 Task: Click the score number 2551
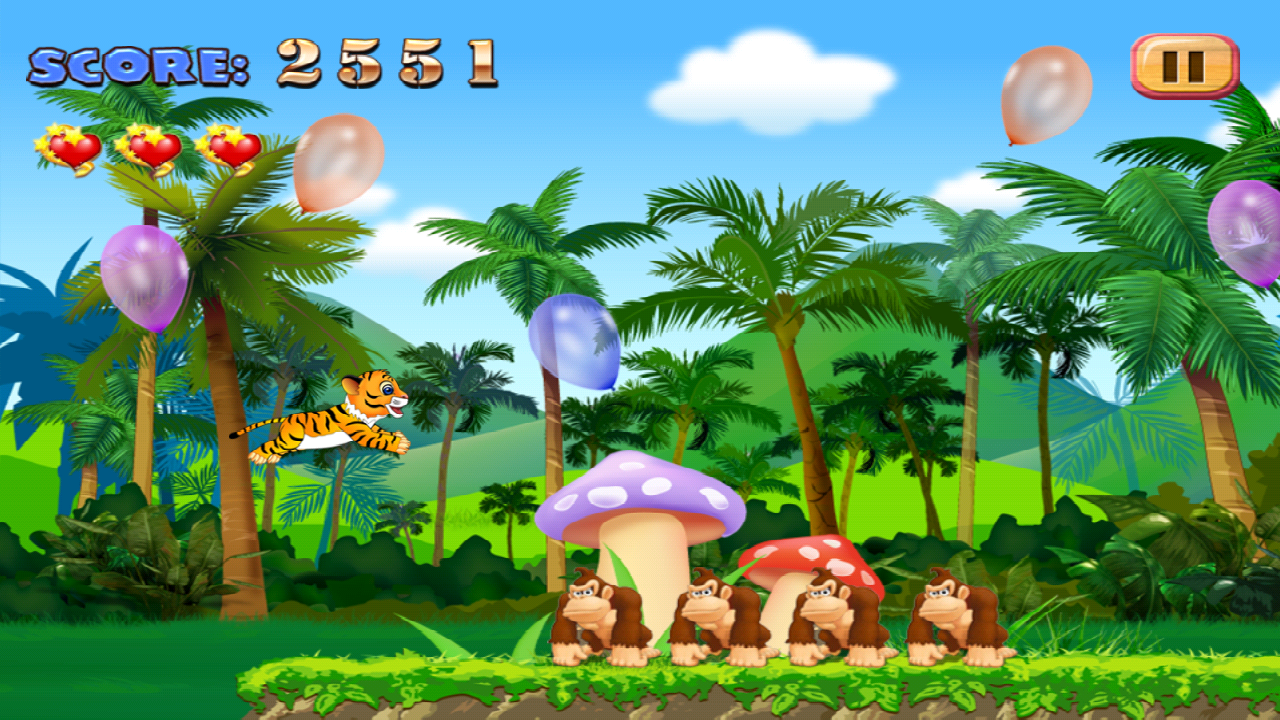coord(385,60)
